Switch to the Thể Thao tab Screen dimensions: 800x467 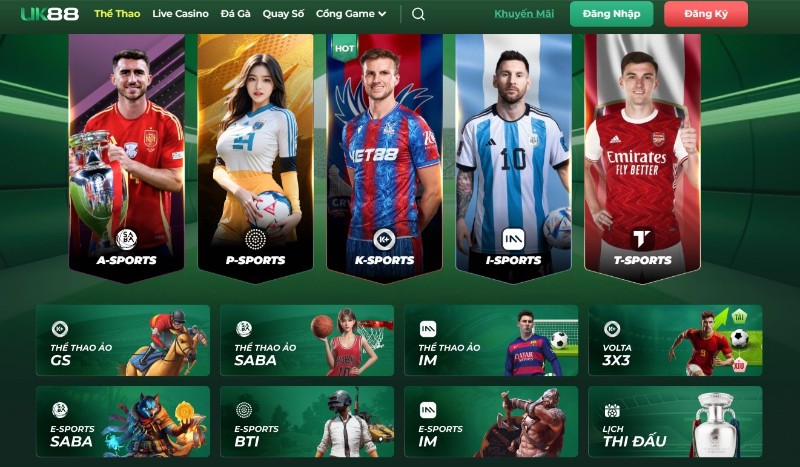pyautogui.click(x=117, y=14)
